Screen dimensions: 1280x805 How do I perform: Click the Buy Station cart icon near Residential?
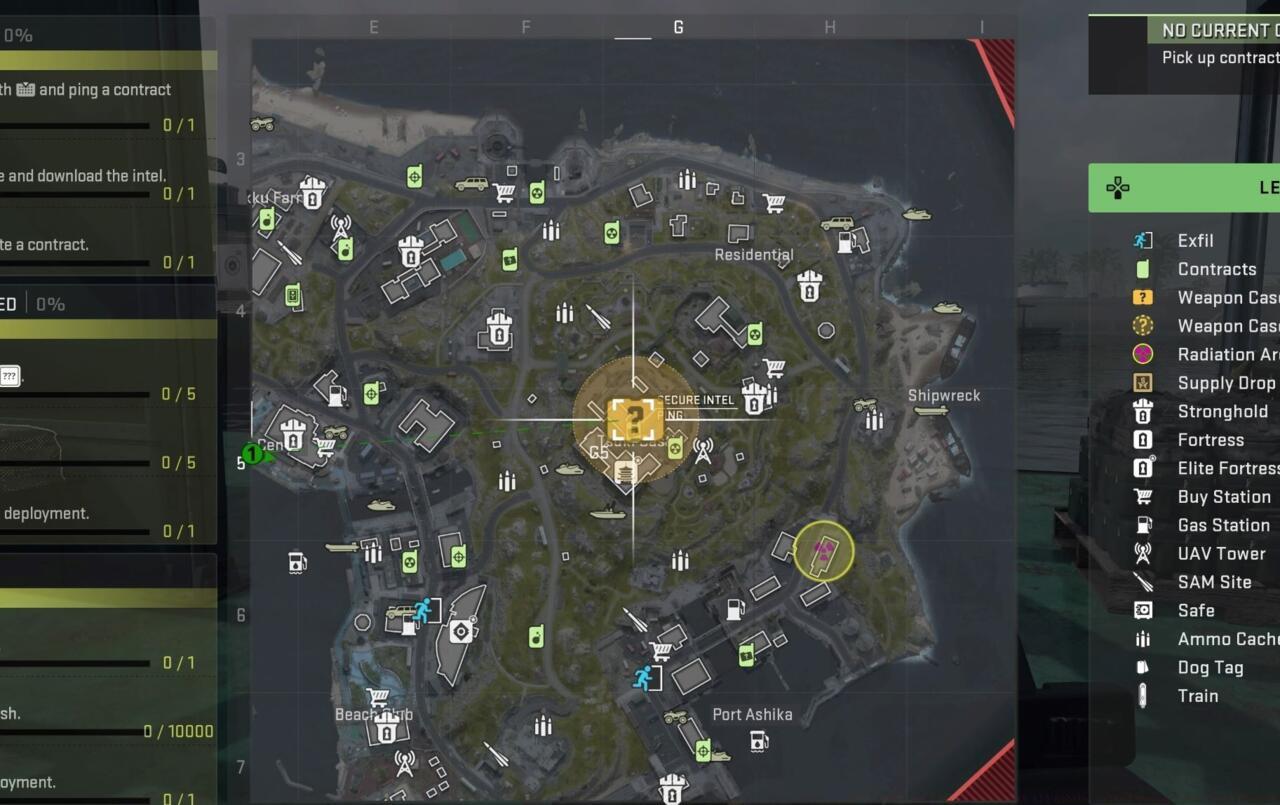(x=773, y=203)
